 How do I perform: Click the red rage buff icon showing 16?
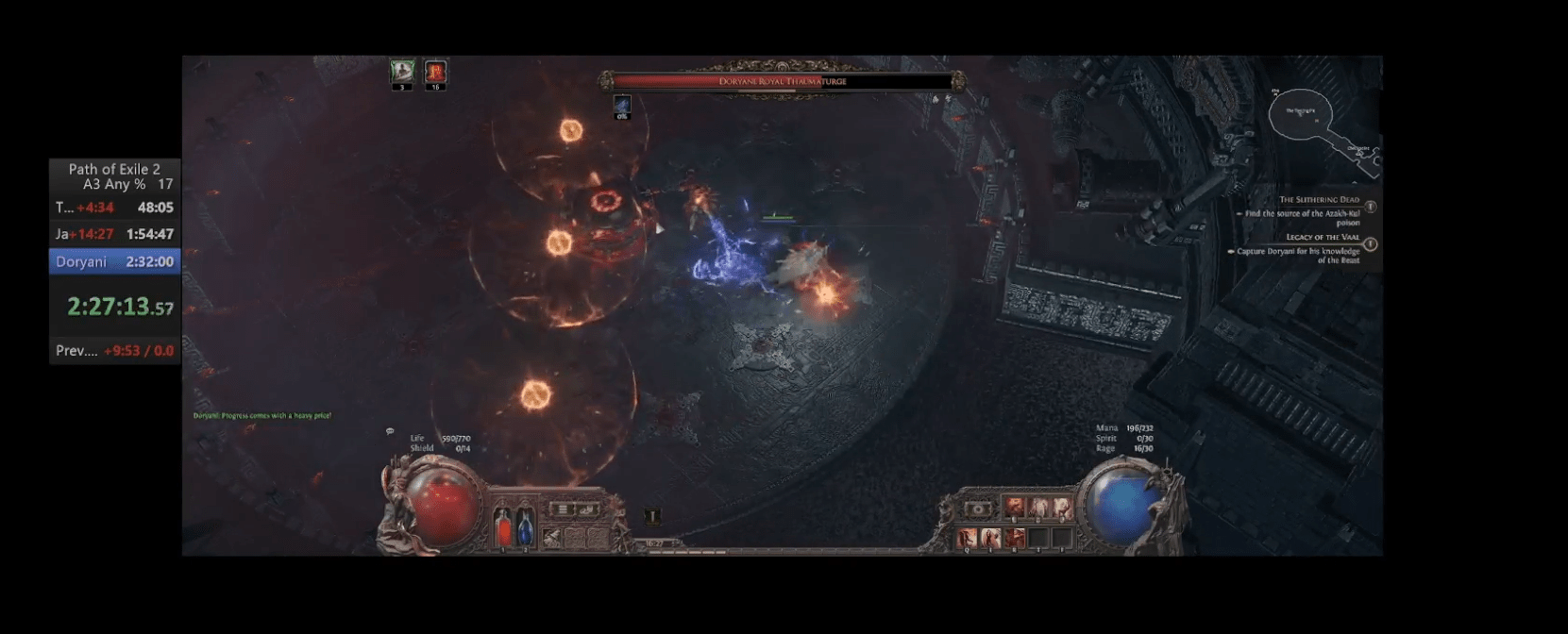tap(435, 72)
